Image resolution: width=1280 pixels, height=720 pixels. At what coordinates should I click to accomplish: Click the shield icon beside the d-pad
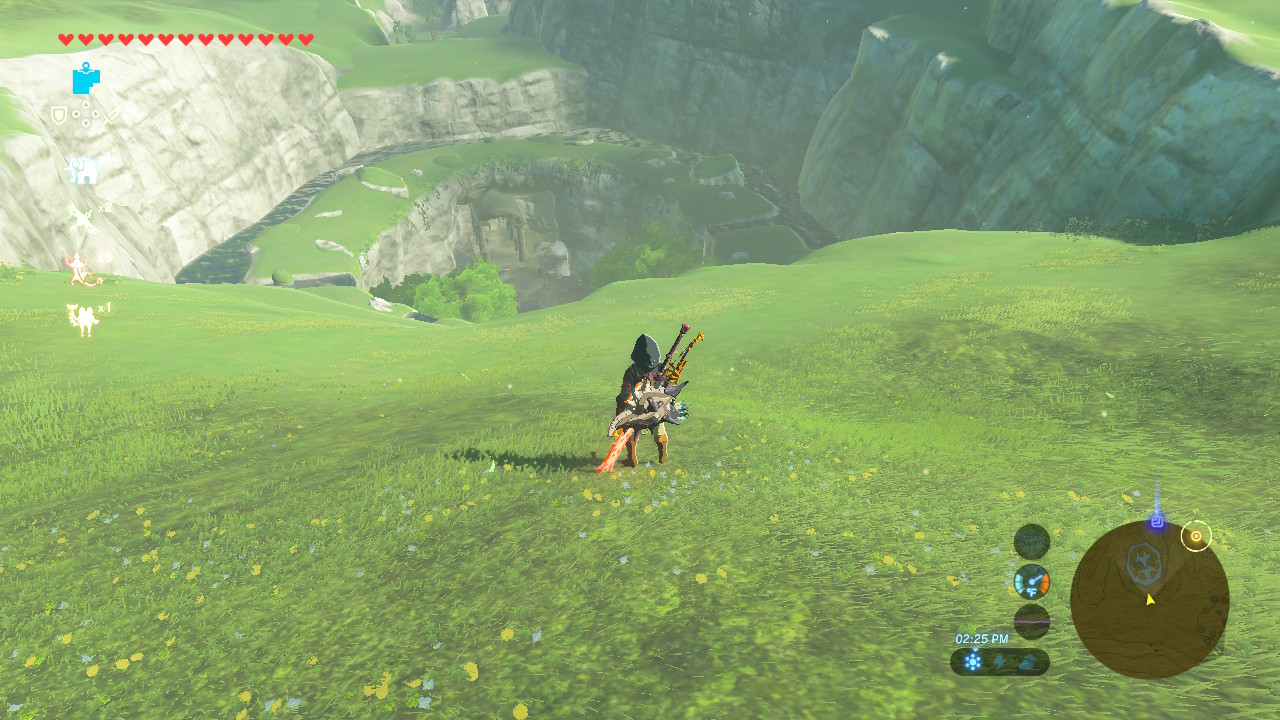[x=59, y=116]
